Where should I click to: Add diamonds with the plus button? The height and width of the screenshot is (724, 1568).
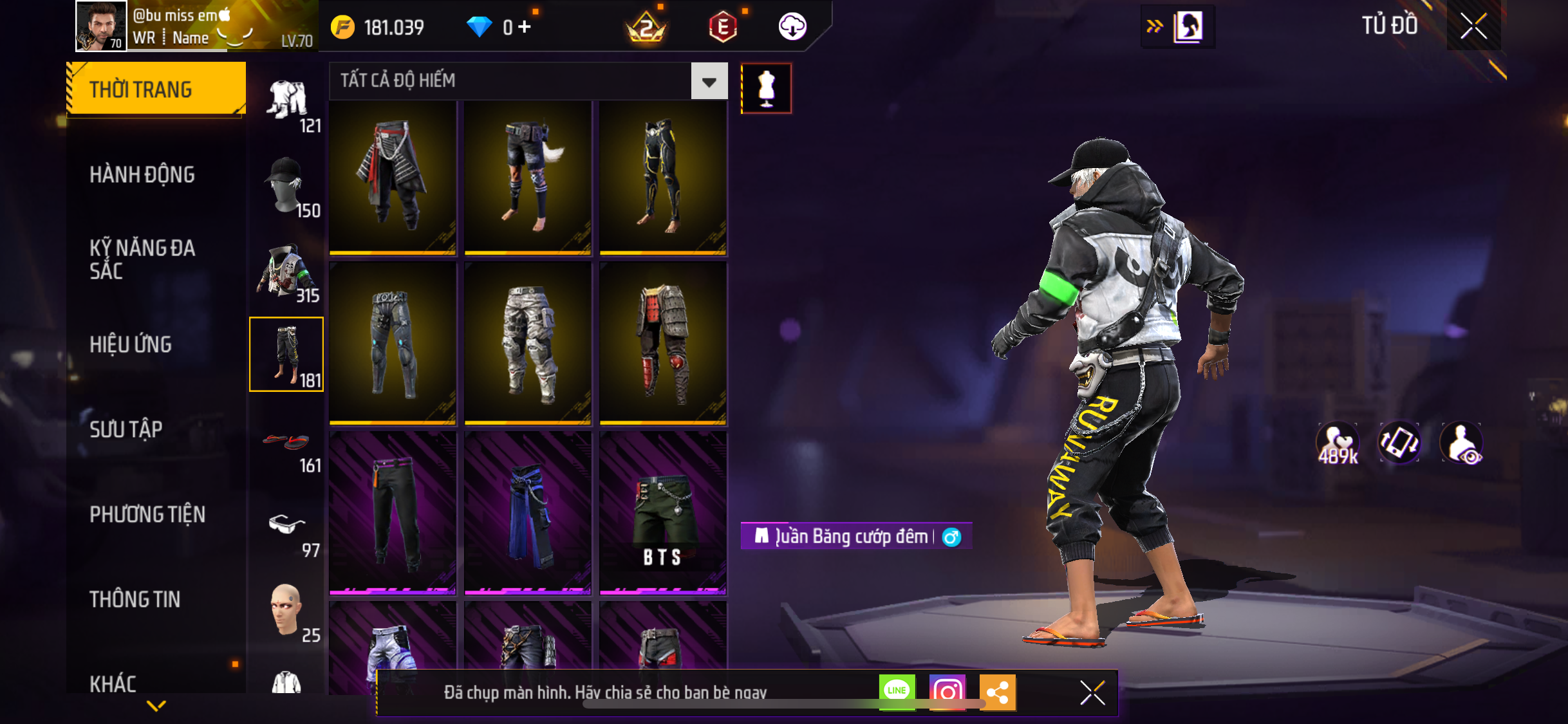pos(525,27)
